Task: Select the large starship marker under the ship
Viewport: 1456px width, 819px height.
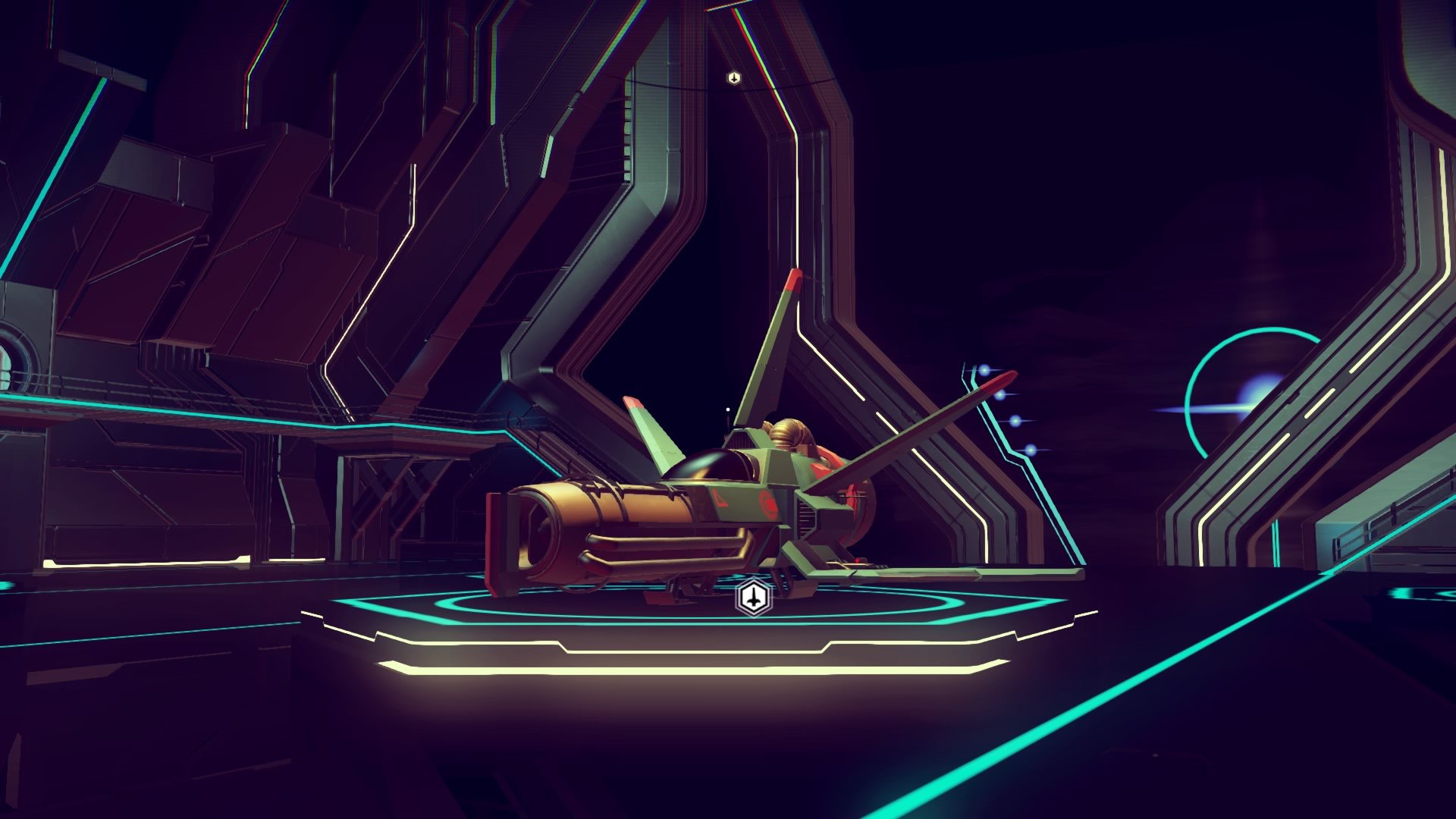Action: point(752,598)
